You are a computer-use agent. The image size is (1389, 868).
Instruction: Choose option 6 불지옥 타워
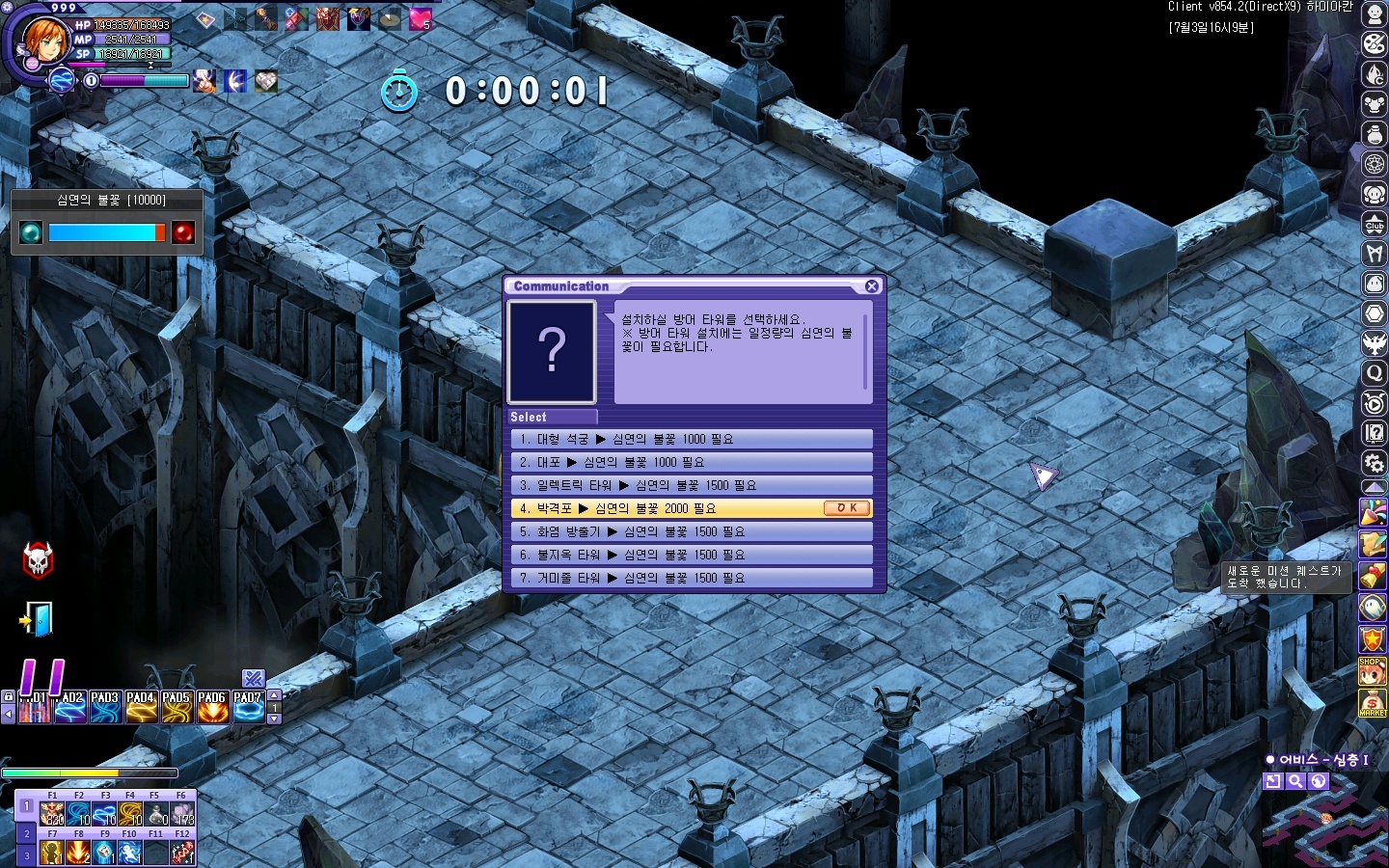[691, 555]
